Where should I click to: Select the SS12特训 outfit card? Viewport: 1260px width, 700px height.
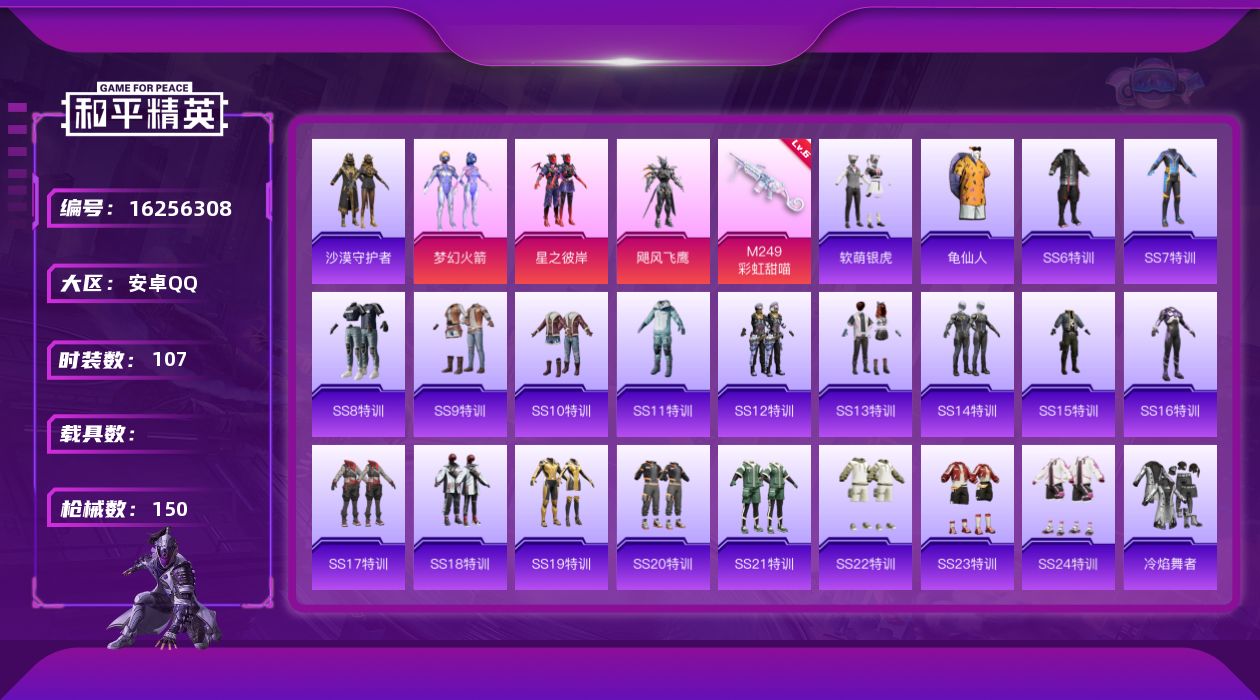(x=764, y=364)
